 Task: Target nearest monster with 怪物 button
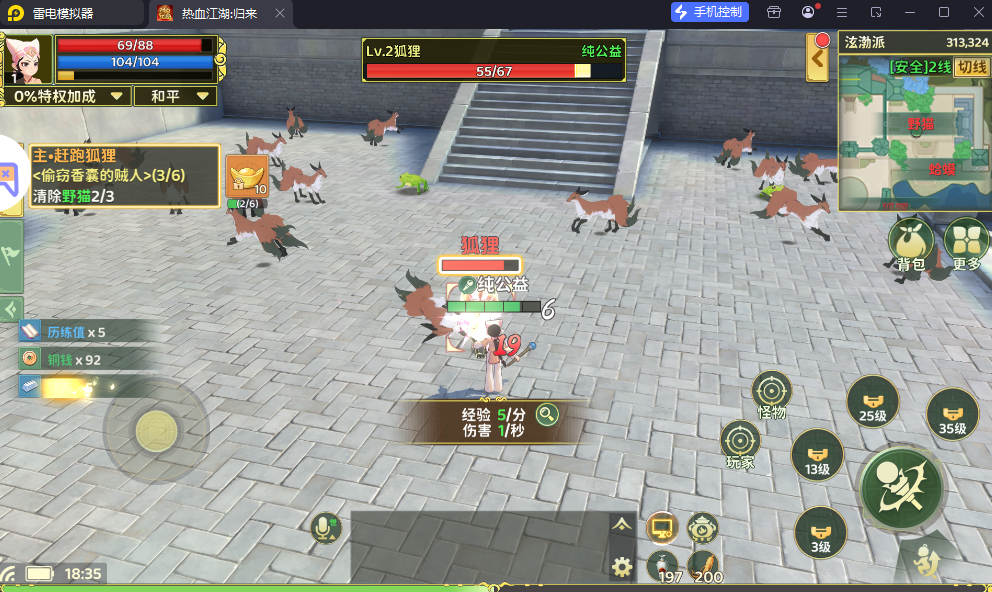click(771, 392)
